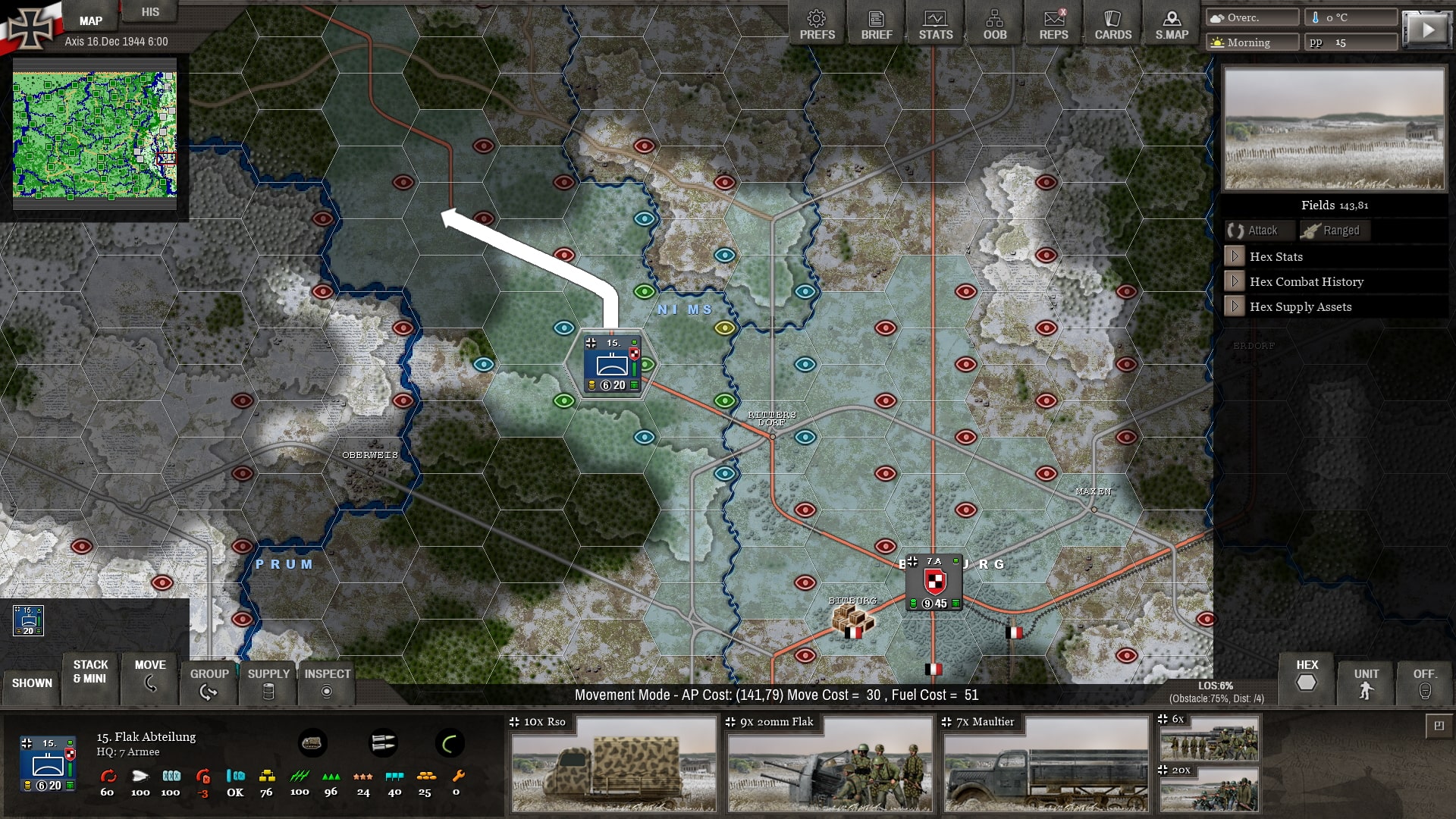
Task: Select the INSPECT button
Action: click(x=327, y=682)
